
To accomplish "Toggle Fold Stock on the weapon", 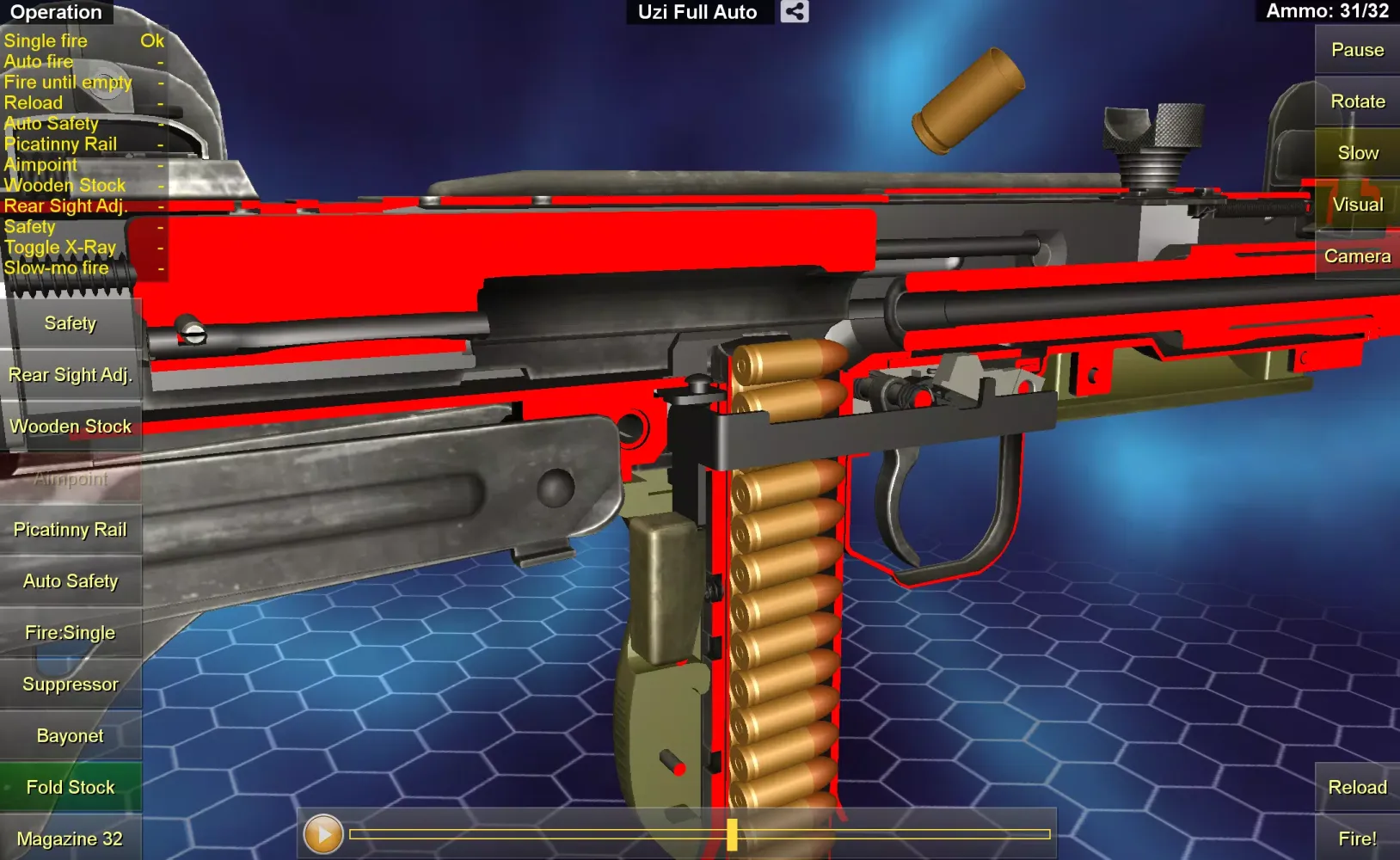I will click(71, 786).
